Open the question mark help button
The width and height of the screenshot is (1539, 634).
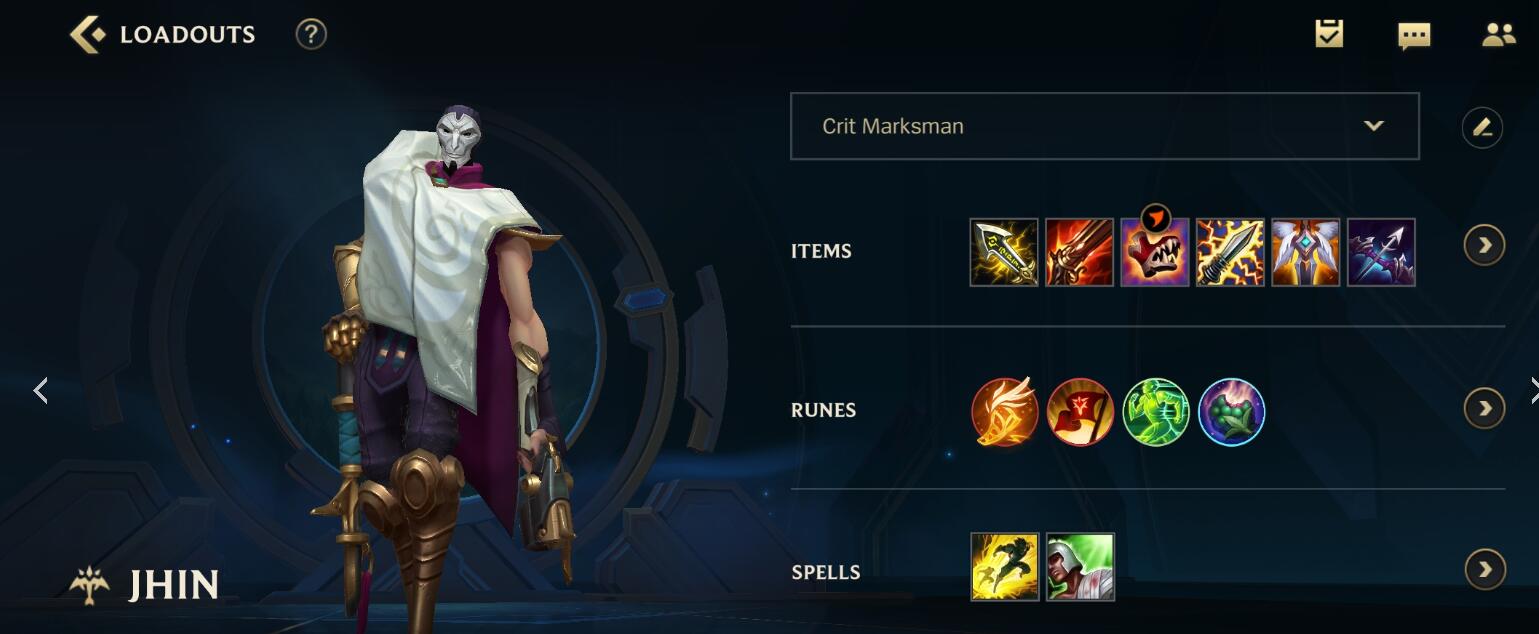point(311,35)
